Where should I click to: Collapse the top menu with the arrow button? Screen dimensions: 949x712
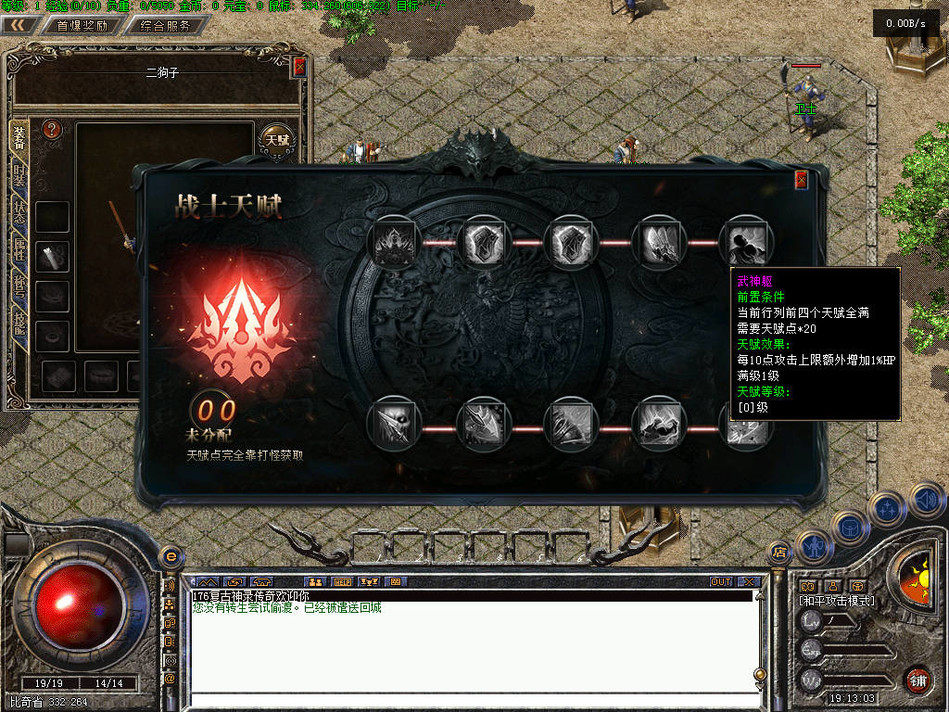pyautogui.click(x=17, y=26)
